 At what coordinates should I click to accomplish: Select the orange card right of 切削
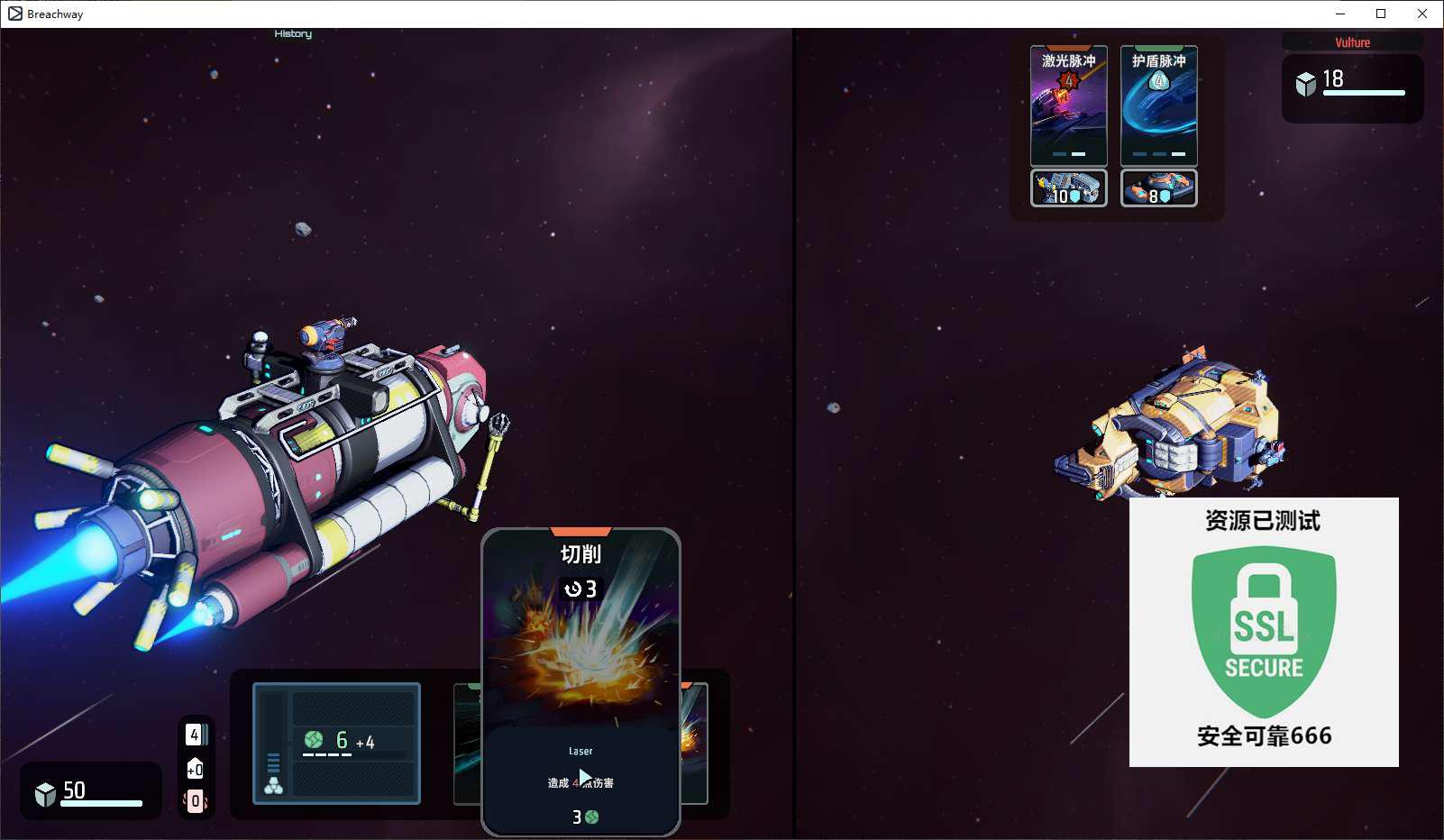pyautogui.click(x=695, y=744)
